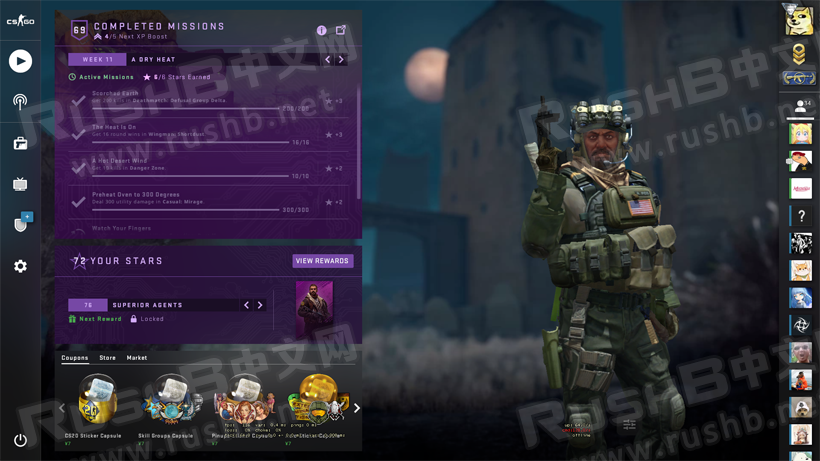820x461 pixels.
Task: Go to previous mission week
Action: pyautogui.click(x=327, y=60)
